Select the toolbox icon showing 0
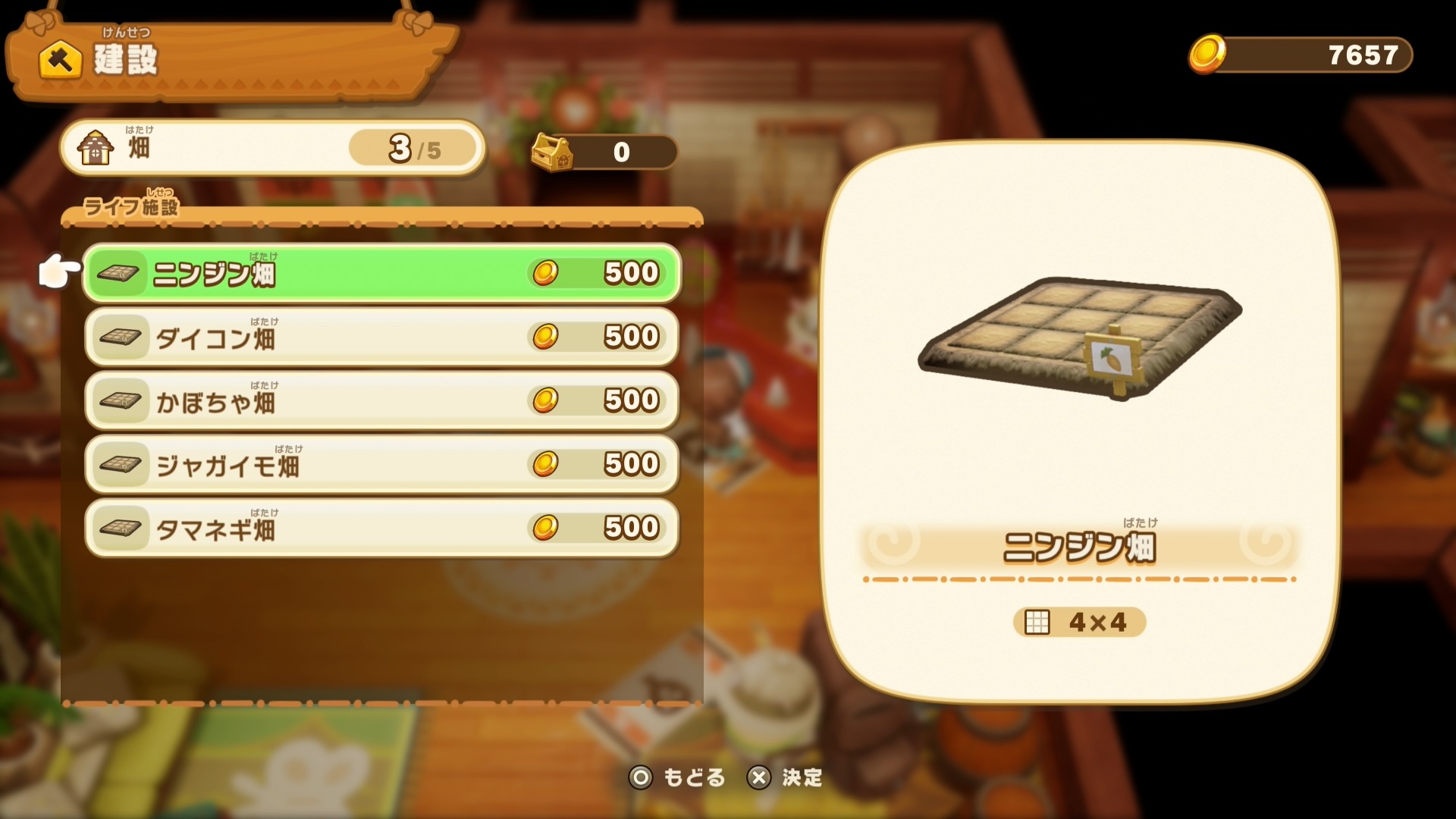The image size is (1456, 819). [x=551, y=151]
